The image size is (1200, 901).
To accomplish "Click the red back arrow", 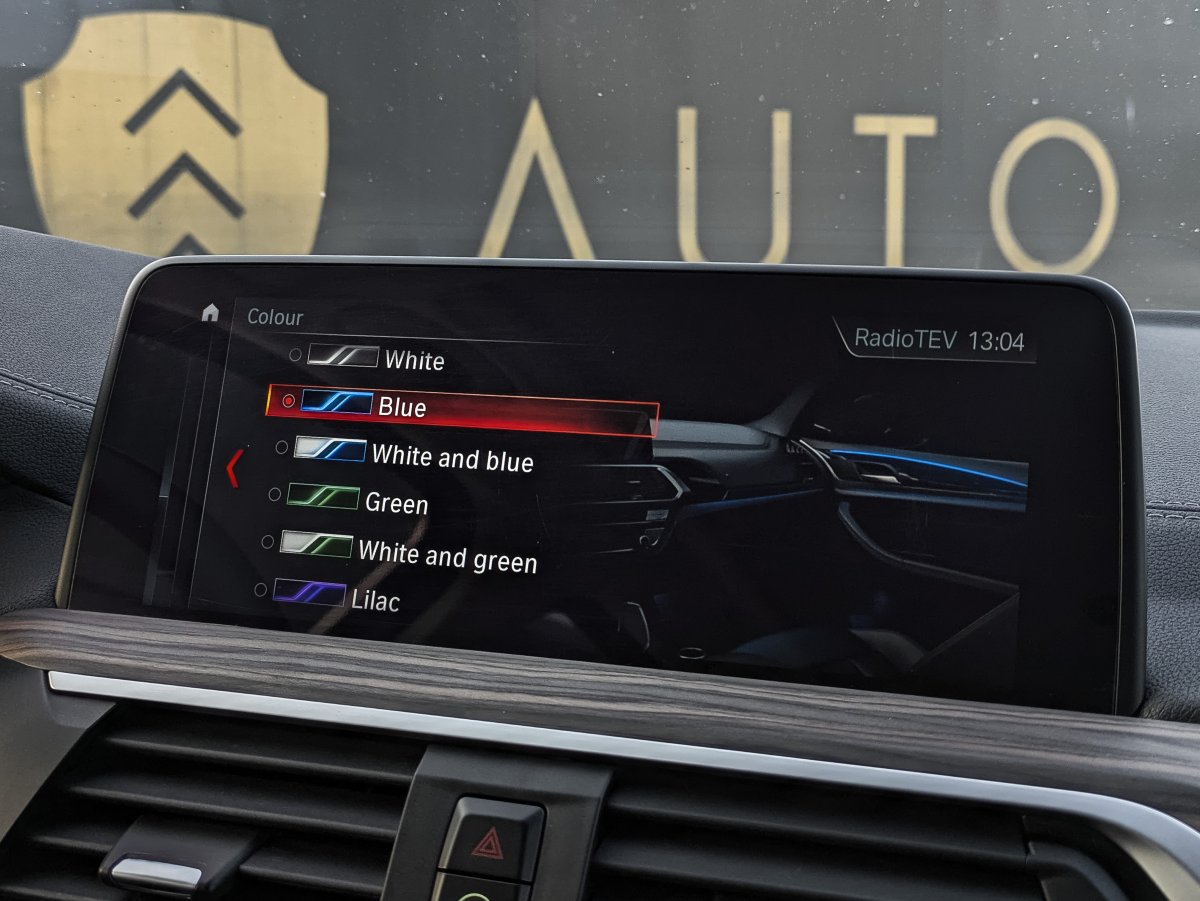I will coord(233,468).
